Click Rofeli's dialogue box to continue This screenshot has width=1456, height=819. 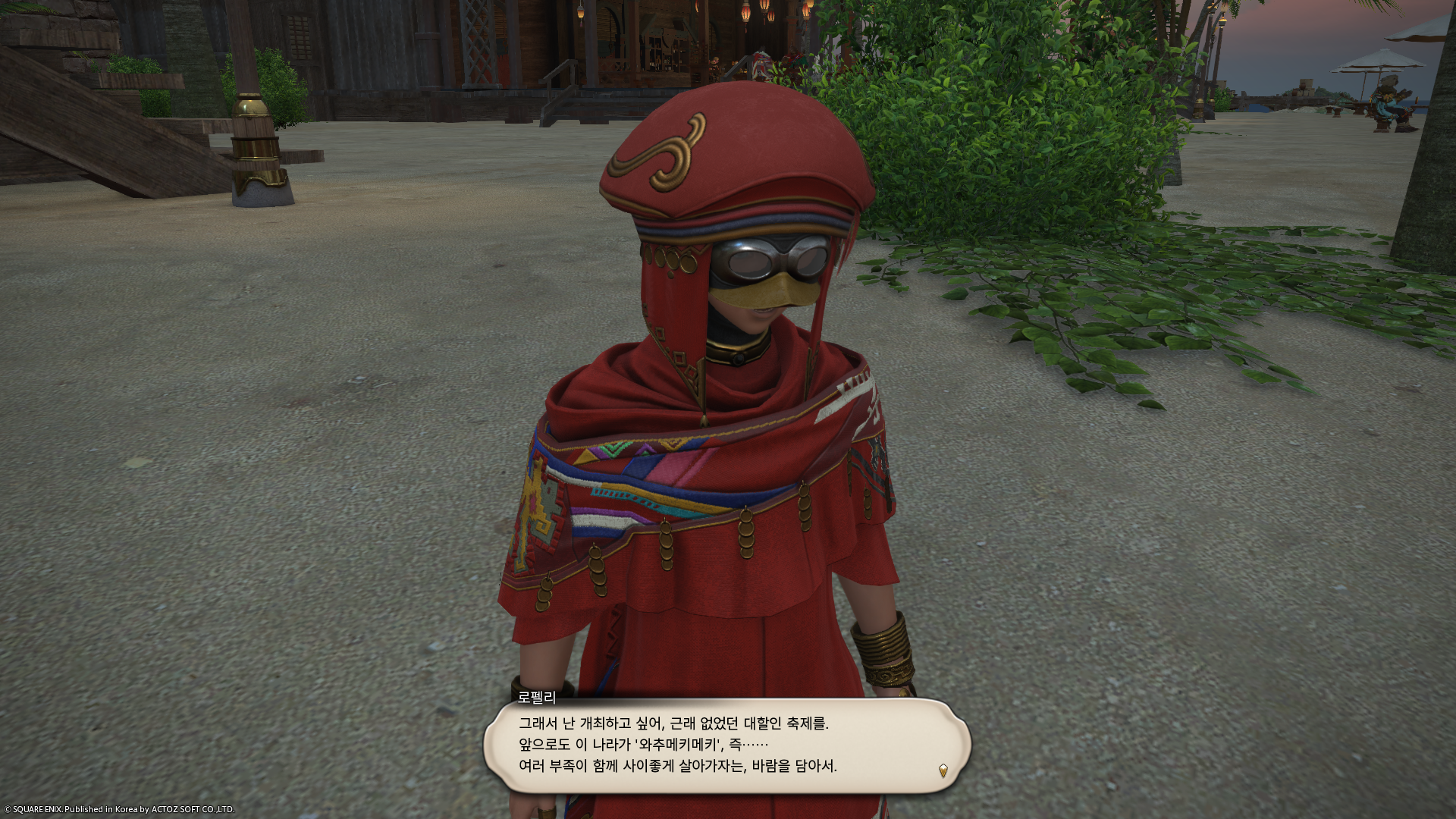(726, 745)
